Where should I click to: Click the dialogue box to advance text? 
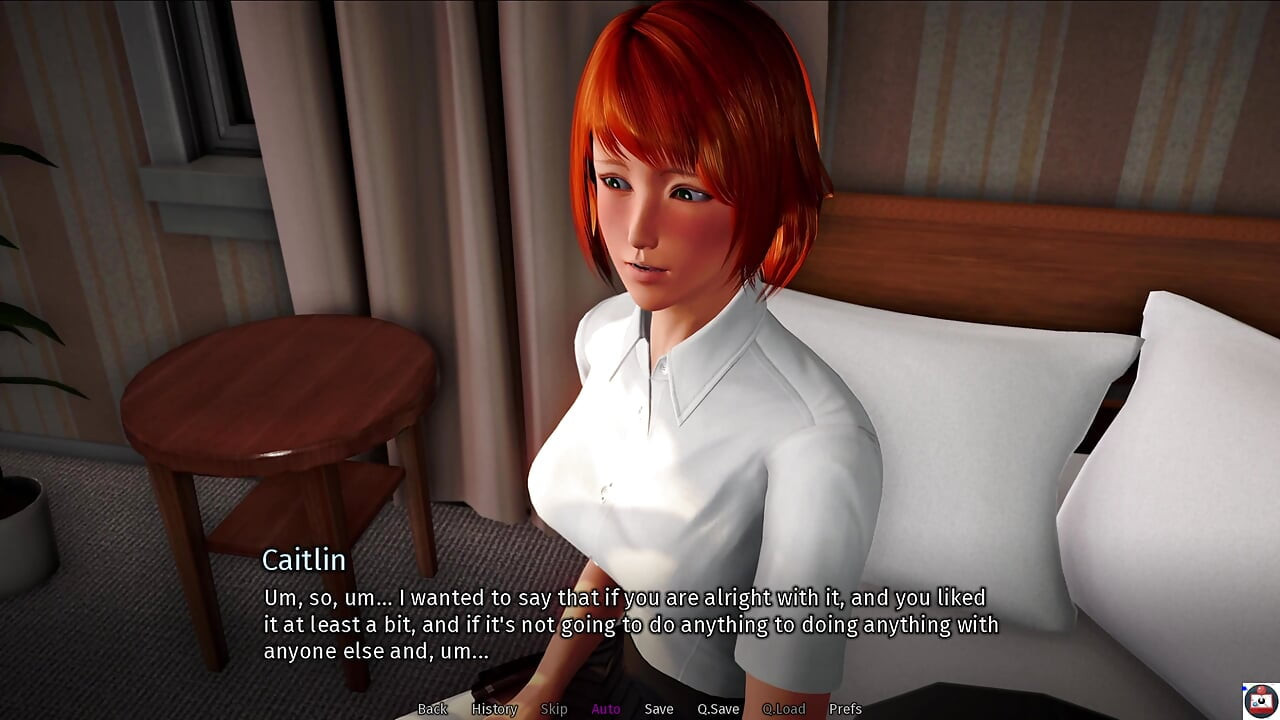(x=640, y=620)
